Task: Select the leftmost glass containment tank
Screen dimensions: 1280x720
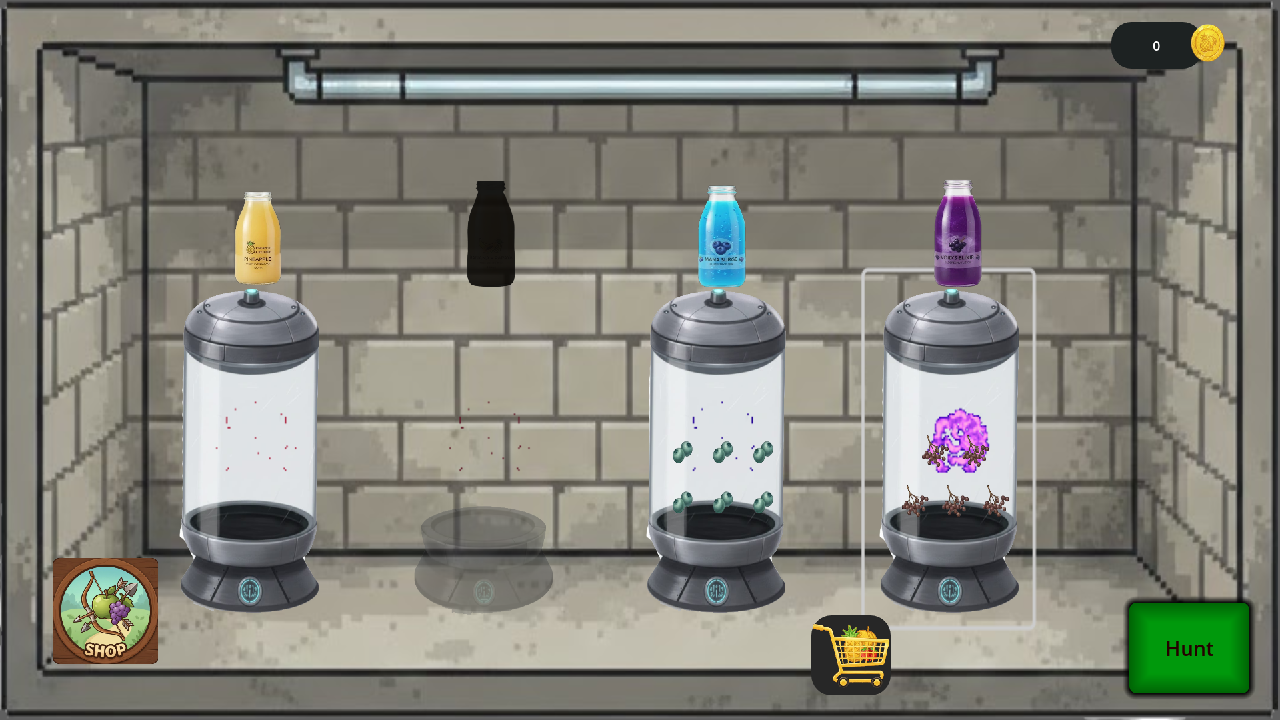Action: click(x=249, y=440)
